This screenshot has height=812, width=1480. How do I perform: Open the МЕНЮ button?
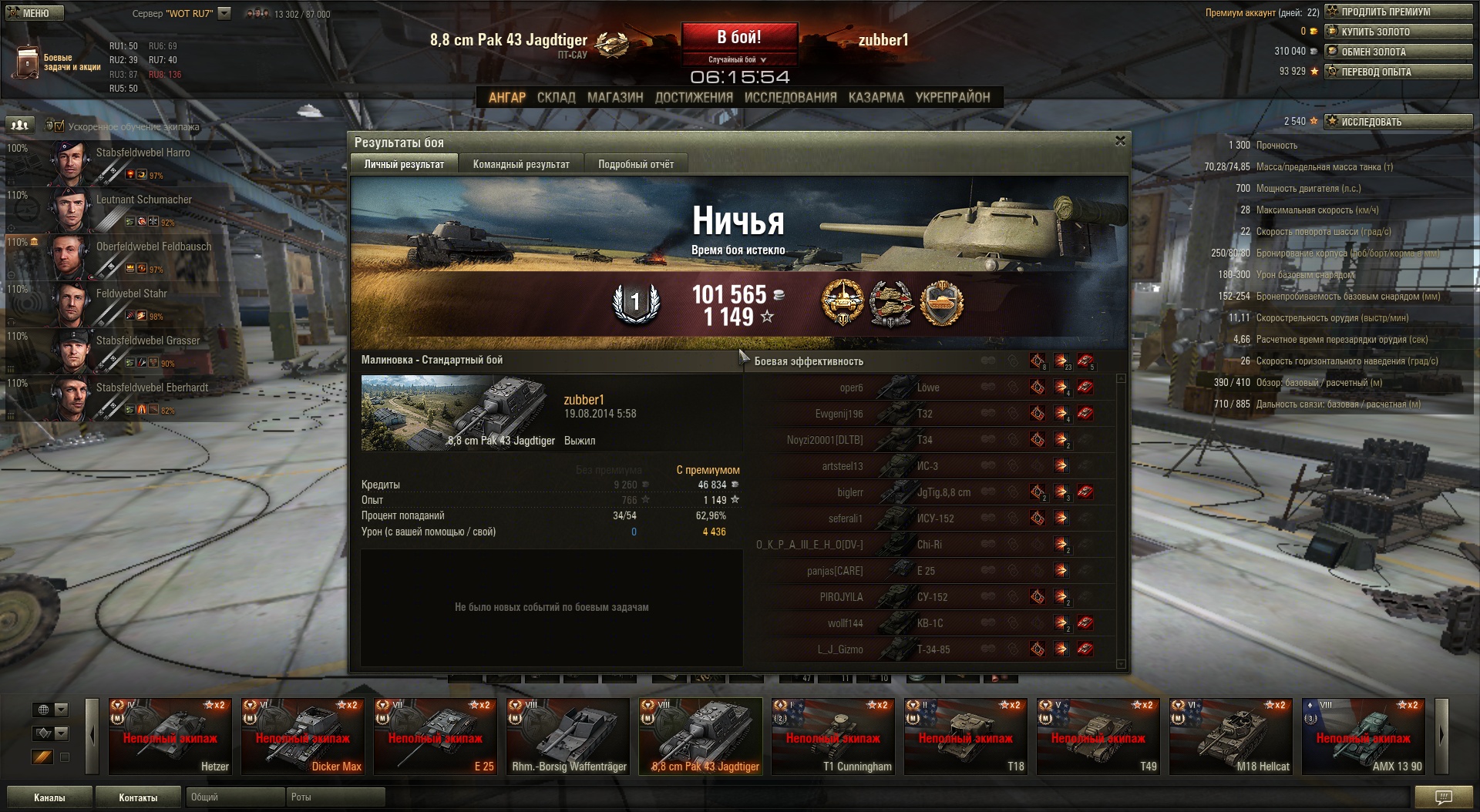point(35,12)
